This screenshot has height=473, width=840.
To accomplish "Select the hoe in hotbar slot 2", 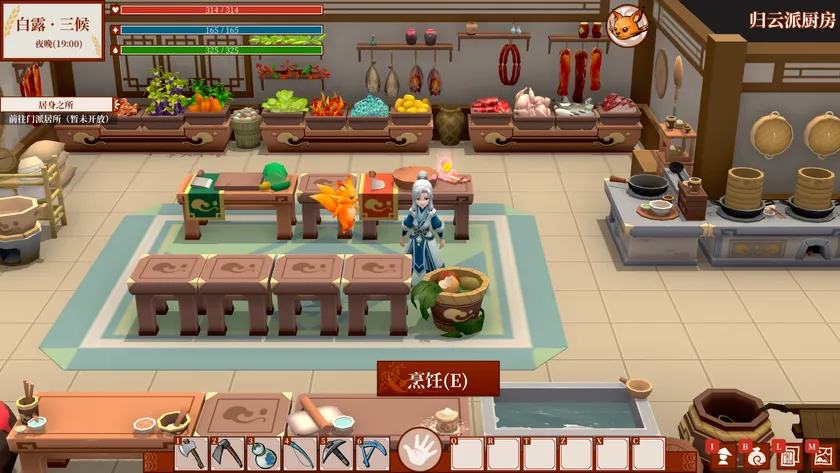I will 228,453.
